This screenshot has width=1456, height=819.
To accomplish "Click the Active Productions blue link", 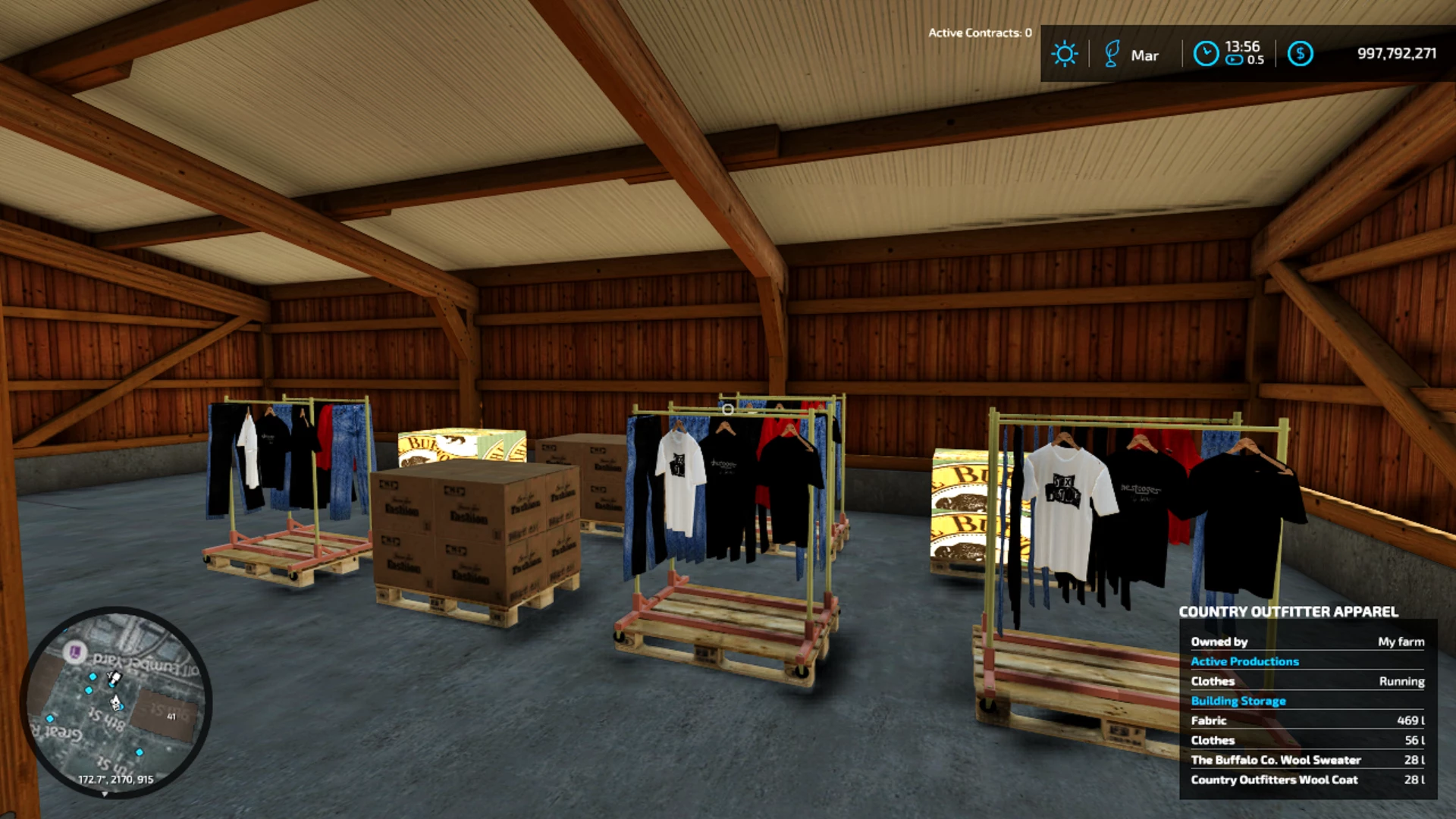I will pos(1245,661).
